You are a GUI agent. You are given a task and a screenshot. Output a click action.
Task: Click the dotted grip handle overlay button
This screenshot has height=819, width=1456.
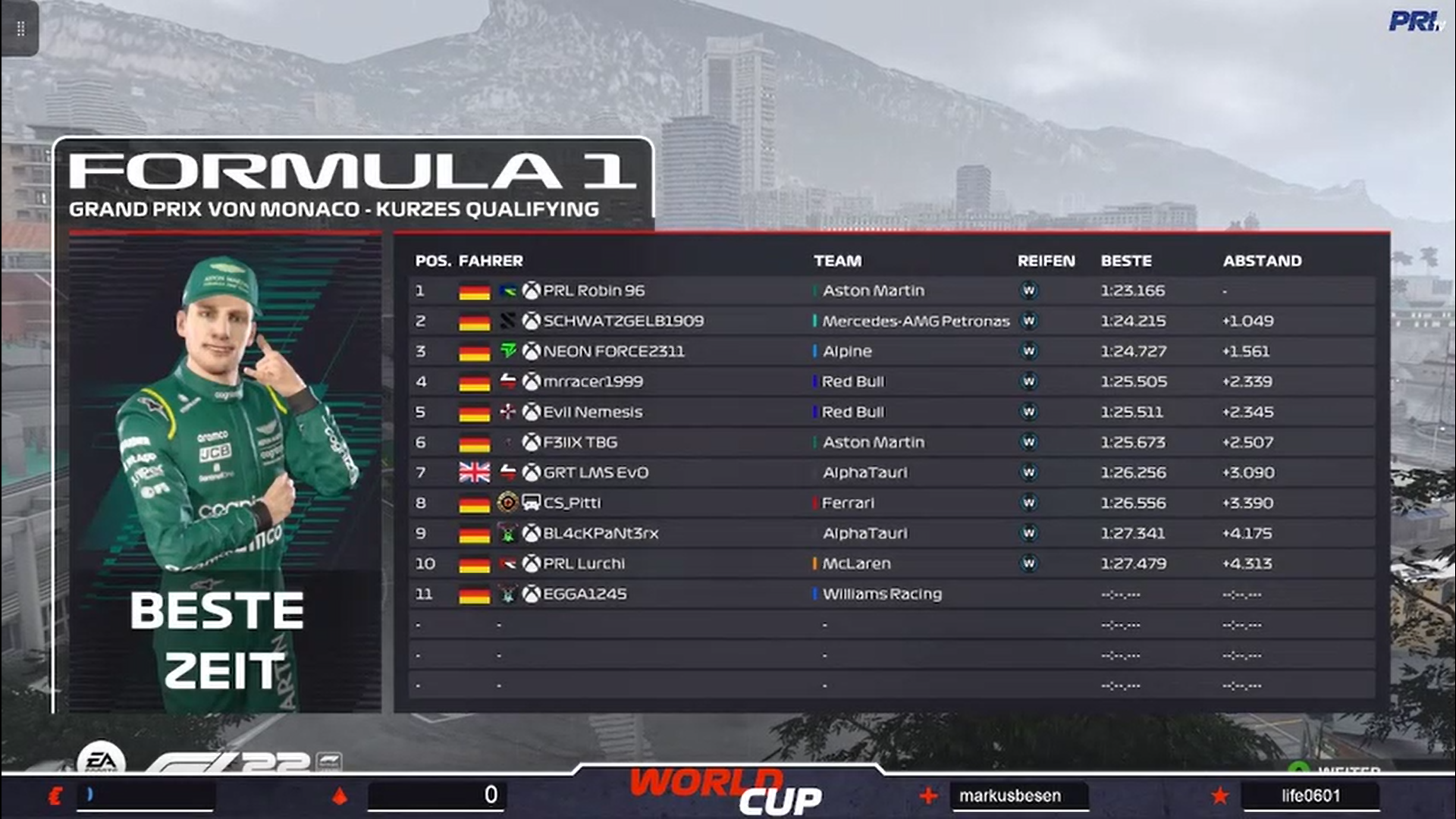[x=20, y=29]
